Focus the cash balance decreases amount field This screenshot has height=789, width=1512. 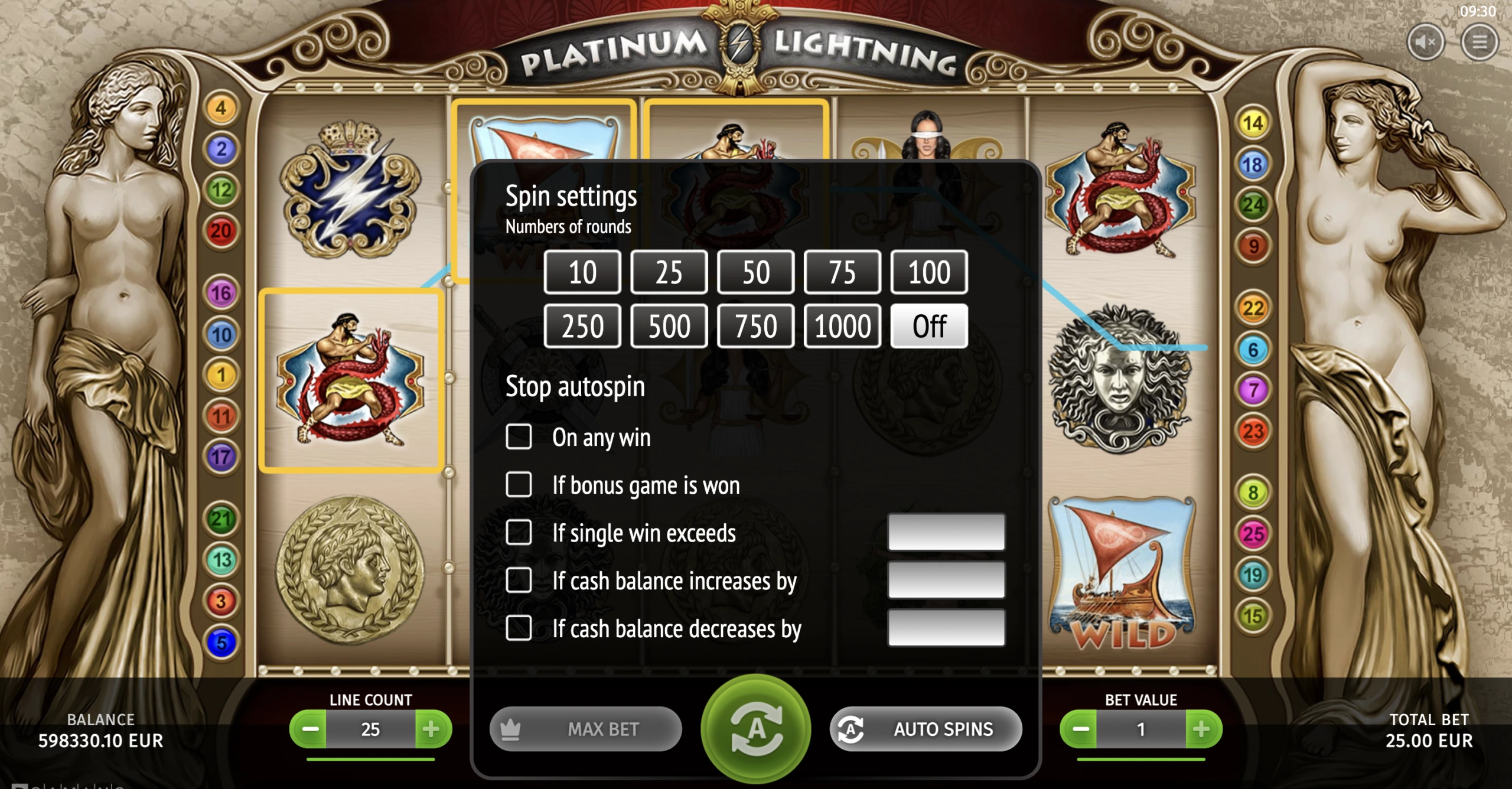[946, 628]
